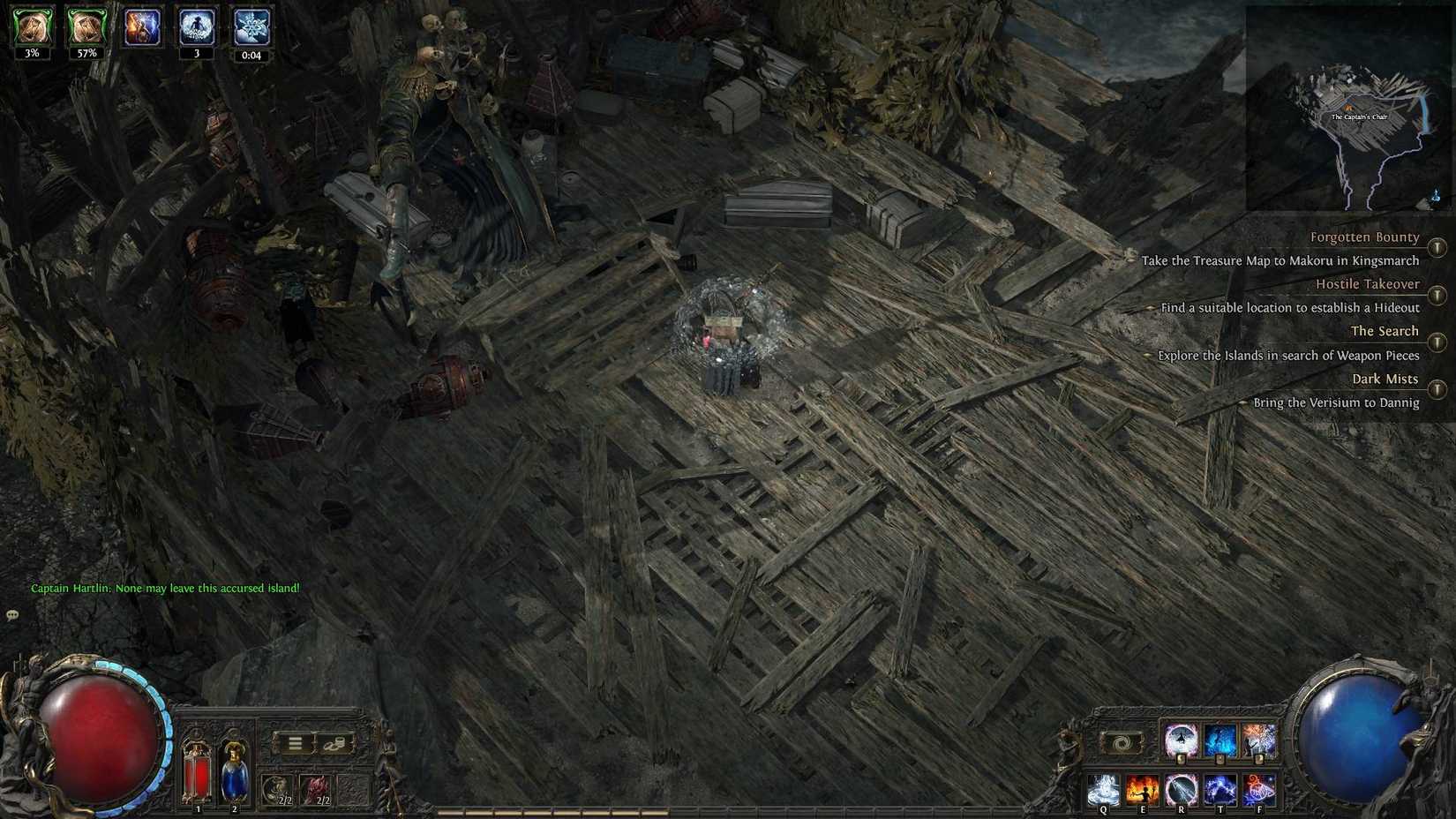Toggle tracking for the Forgotten Bounty quest
1456x819 pixels.
click(x=1437, y=248)
